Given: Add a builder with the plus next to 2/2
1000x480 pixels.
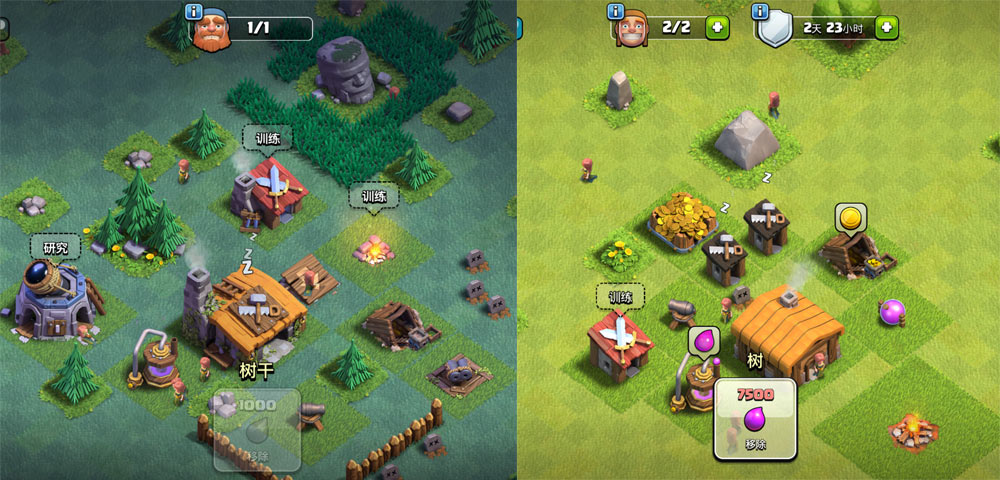Looking at the screenshot, I should tap(717, 27).
